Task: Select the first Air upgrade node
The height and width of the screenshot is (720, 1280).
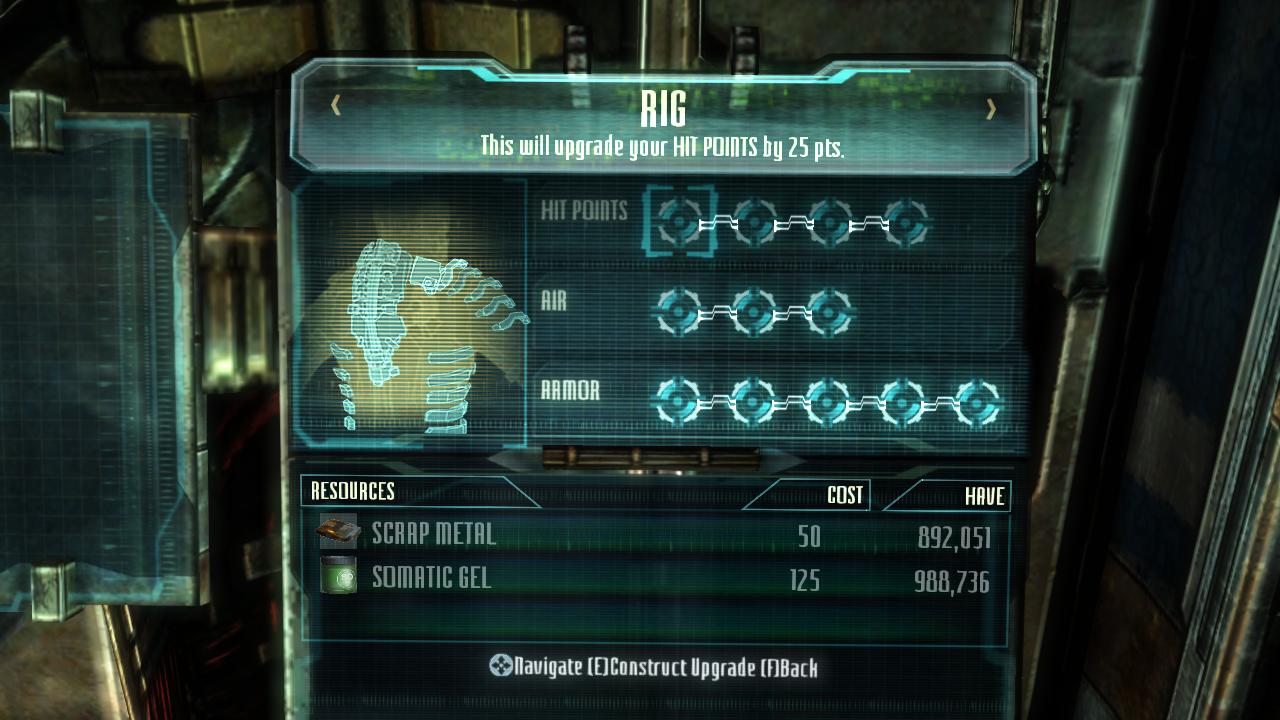Action: tap(679, 312)
